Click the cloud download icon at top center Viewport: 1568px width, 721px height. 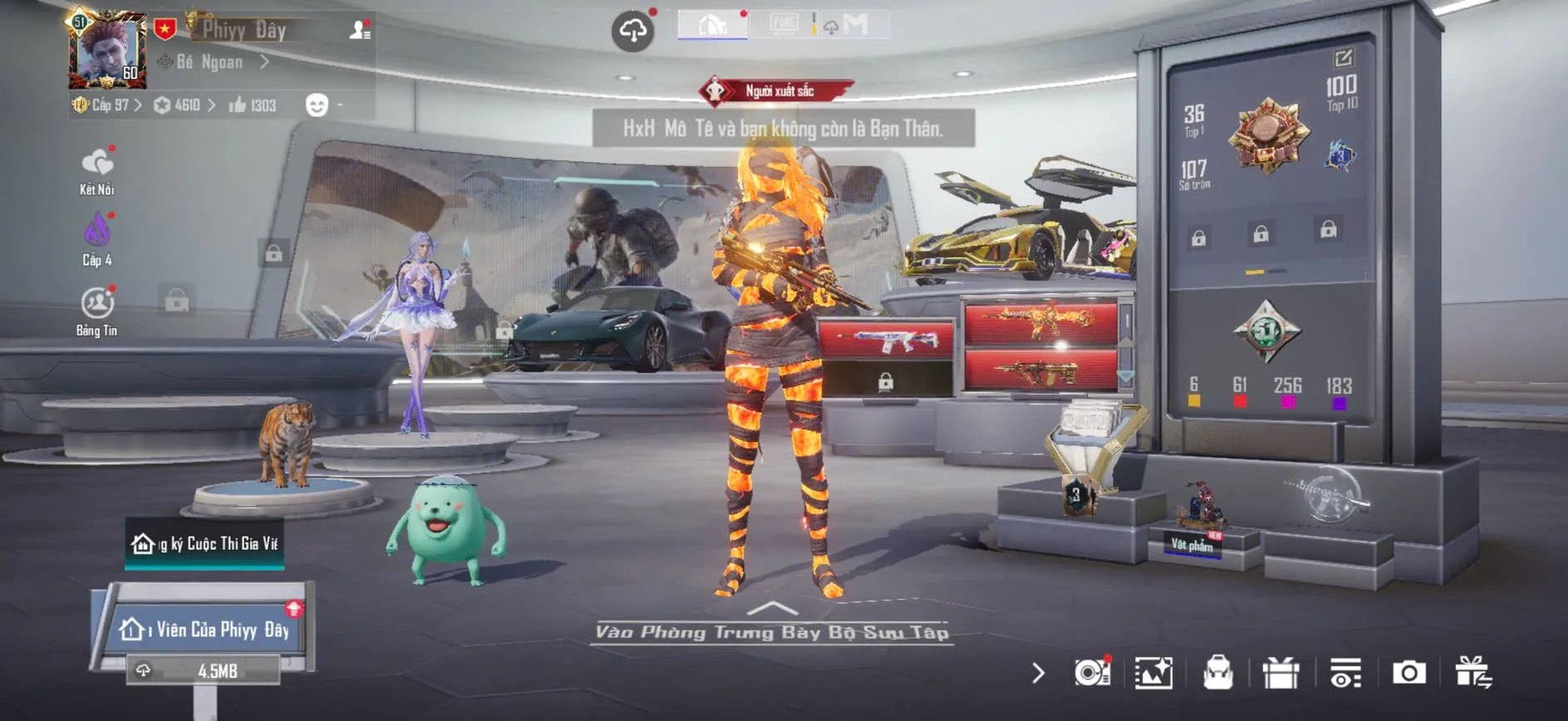click(634, 27)
